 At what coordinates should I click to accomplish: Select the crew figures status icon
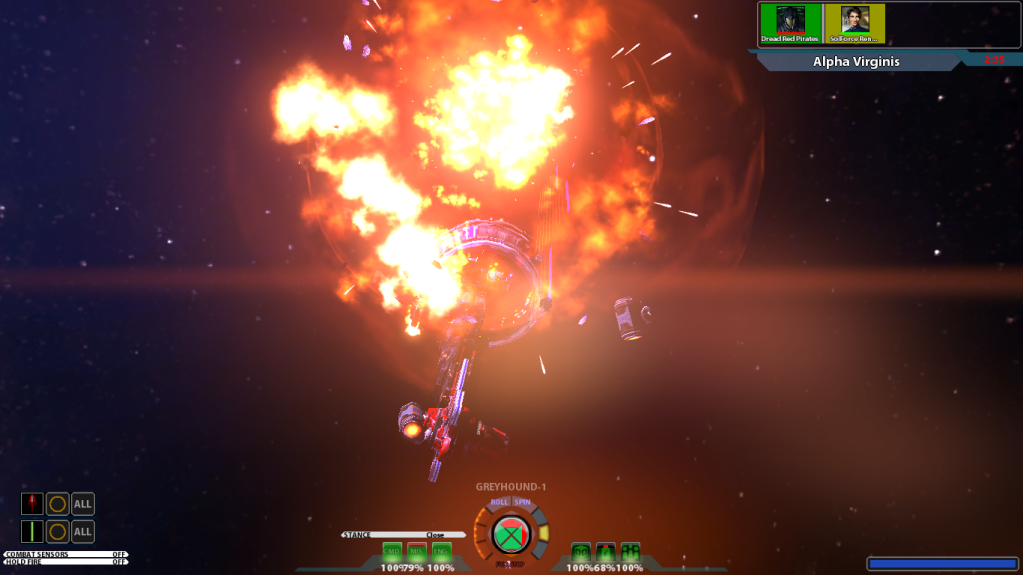(630, 552)
